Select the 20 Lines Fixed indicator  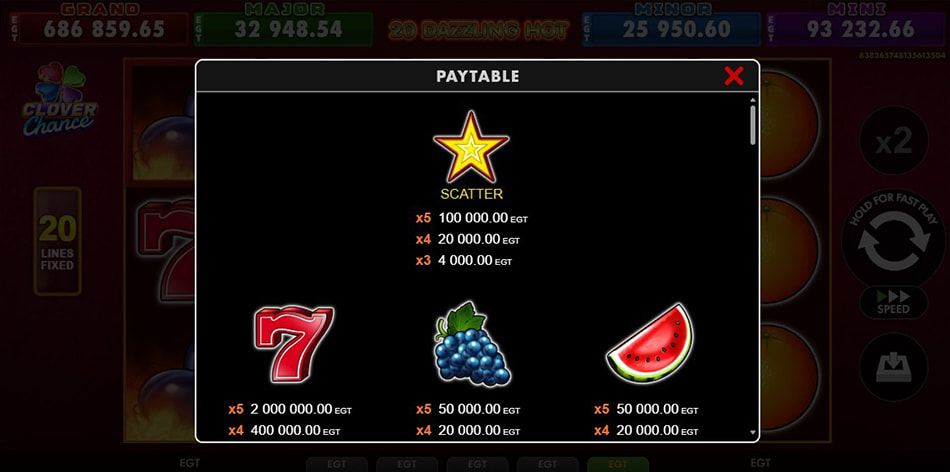[57, 241]
